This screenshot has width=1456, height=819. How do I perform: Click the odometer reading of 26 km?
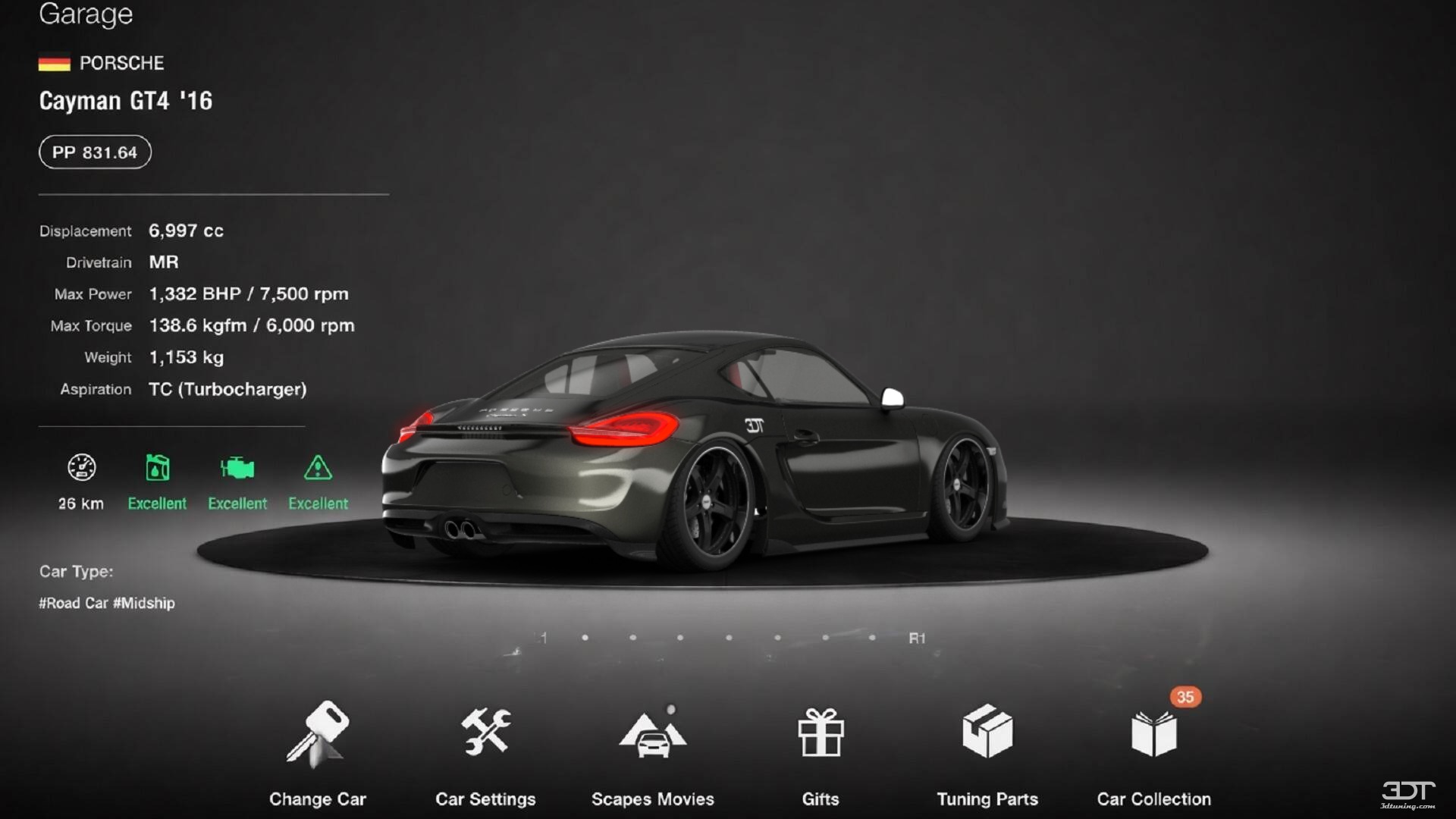[79, 503]
